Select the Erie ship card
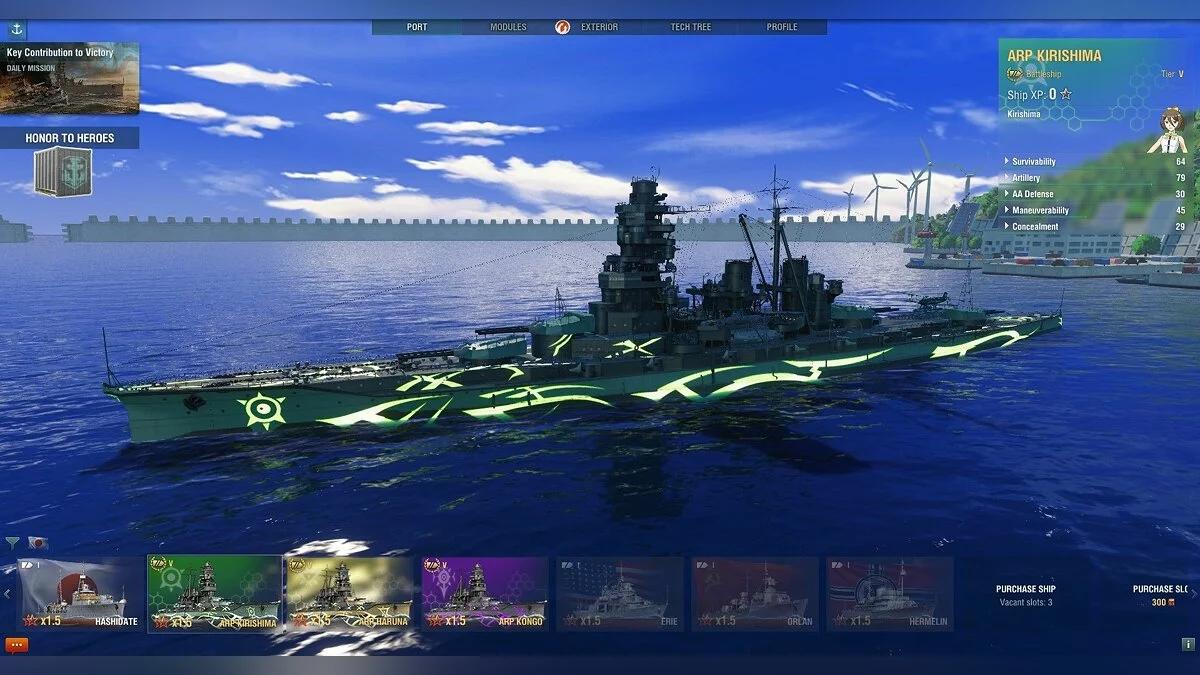 (x=620, y=594)
